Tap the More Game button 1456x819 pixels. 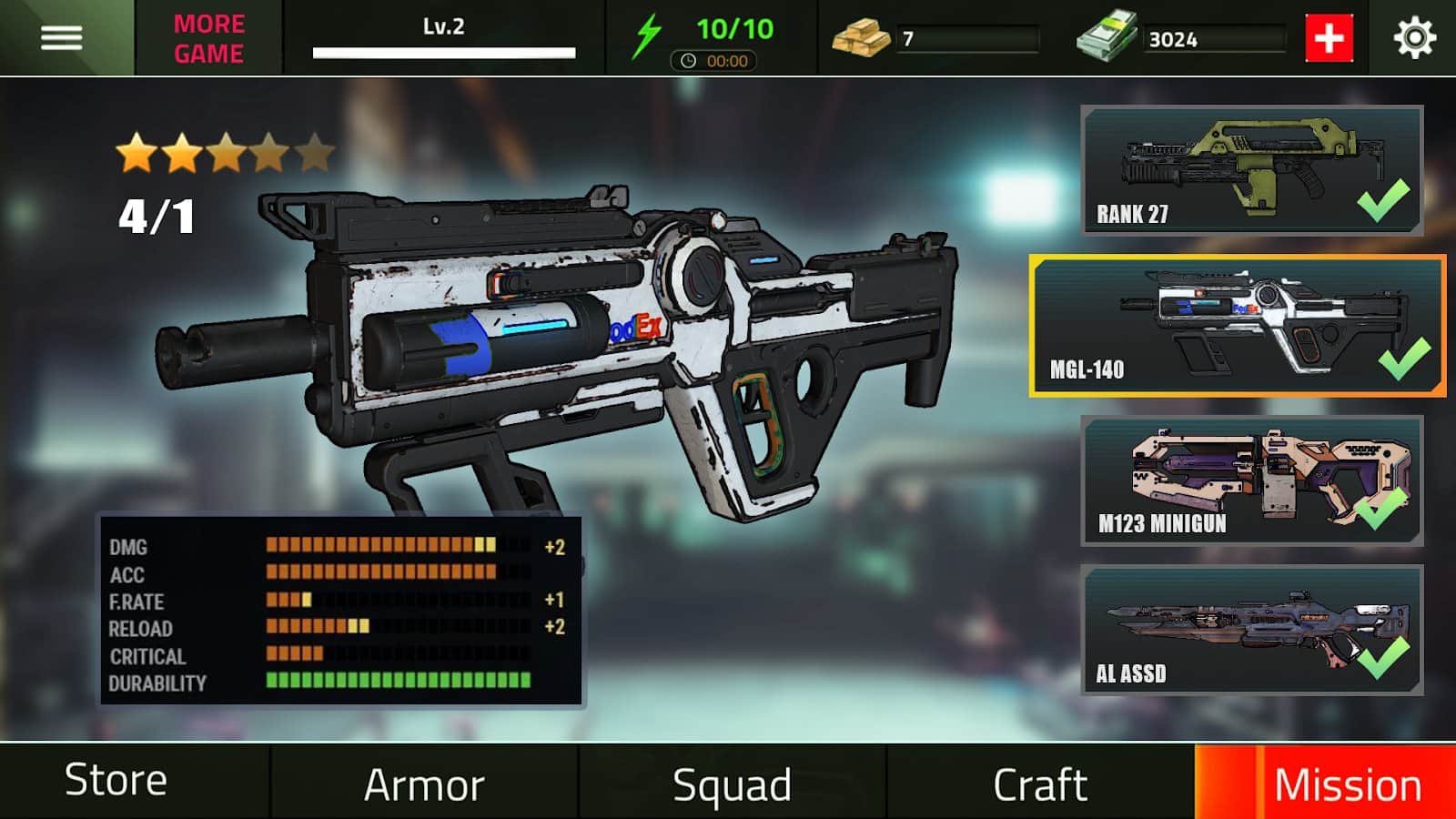point(208,38)
